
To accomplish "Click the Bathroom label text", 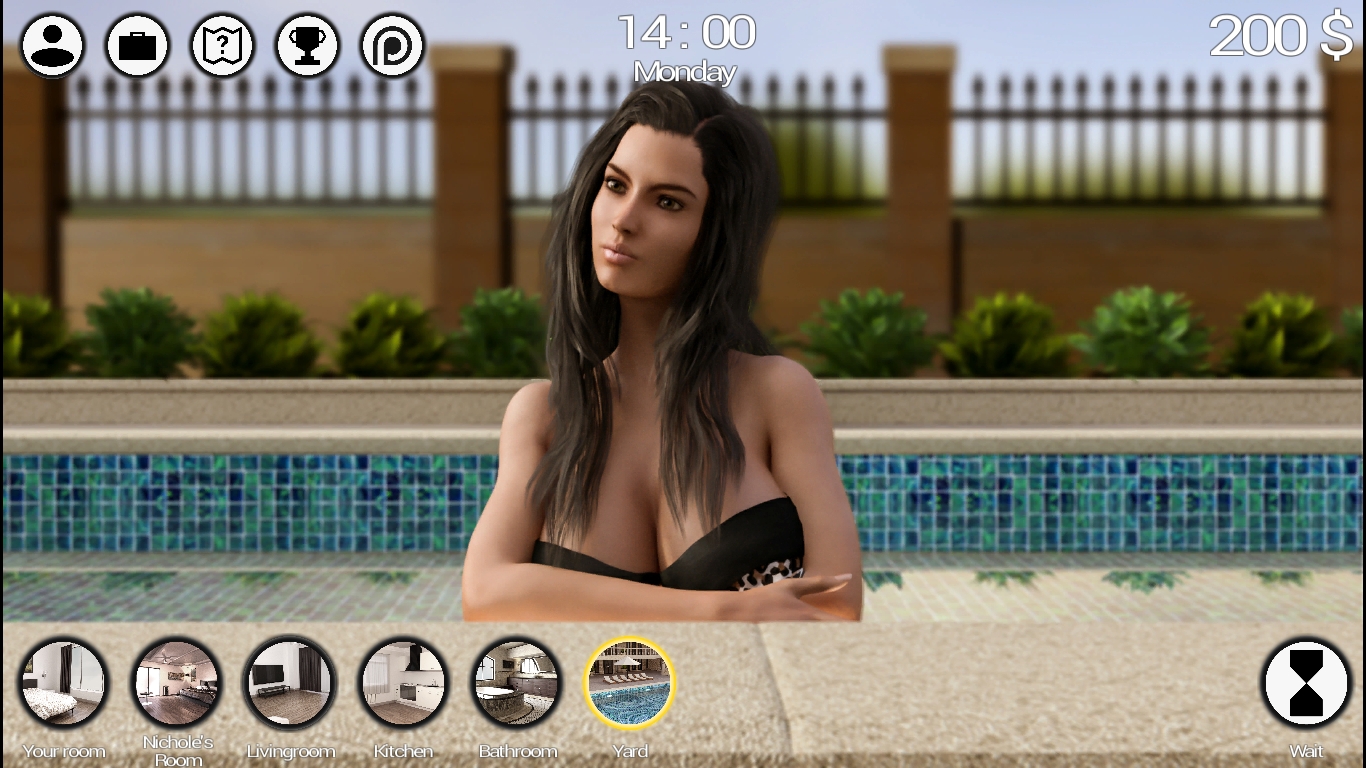I will click(518, 751).
